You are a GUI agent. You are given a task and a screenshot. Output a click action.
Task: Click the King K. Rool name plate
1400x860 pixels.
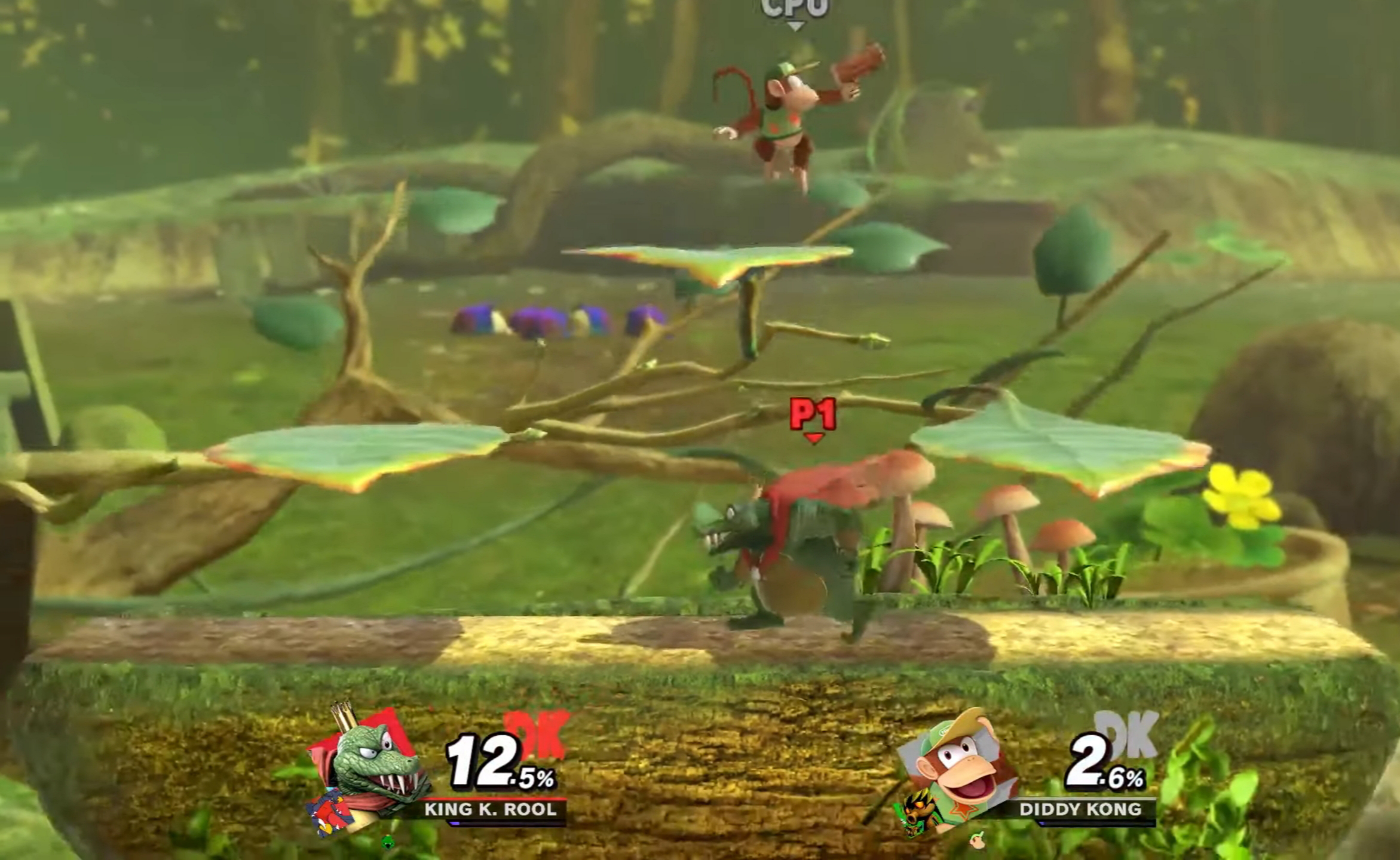(x=490, y=809)
